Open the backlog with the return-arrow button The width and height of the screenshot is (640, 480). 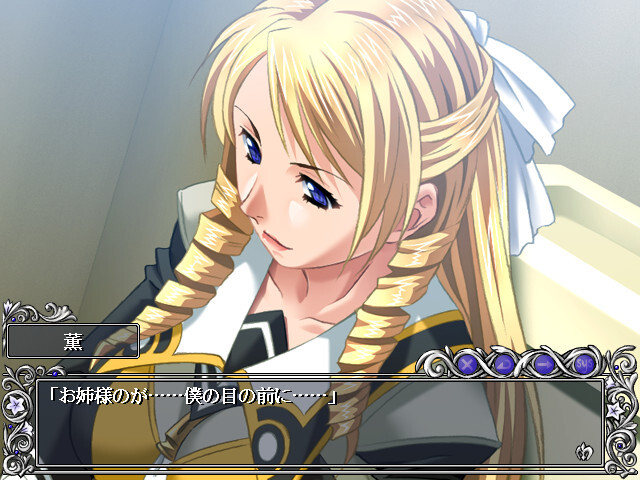506,363
